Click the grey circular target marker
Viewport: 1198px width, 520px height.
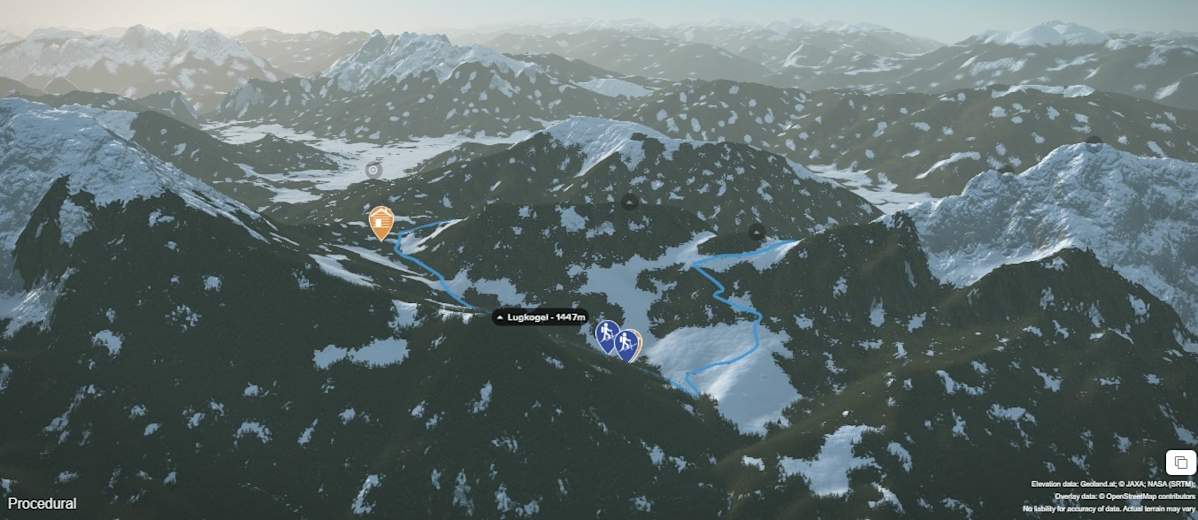tap(374, 170)
